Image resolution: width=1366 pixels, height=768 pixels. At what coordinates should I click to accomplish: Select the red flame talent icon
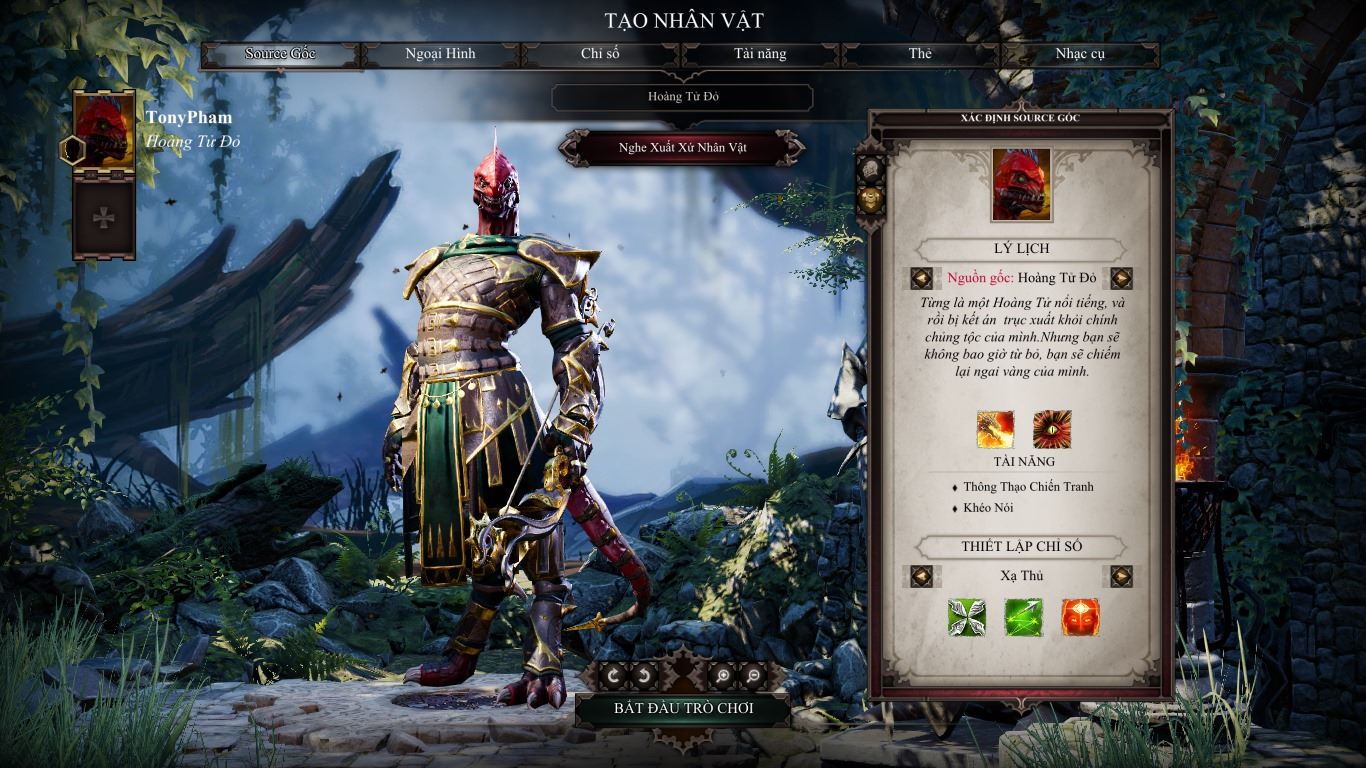pos(995,429)
